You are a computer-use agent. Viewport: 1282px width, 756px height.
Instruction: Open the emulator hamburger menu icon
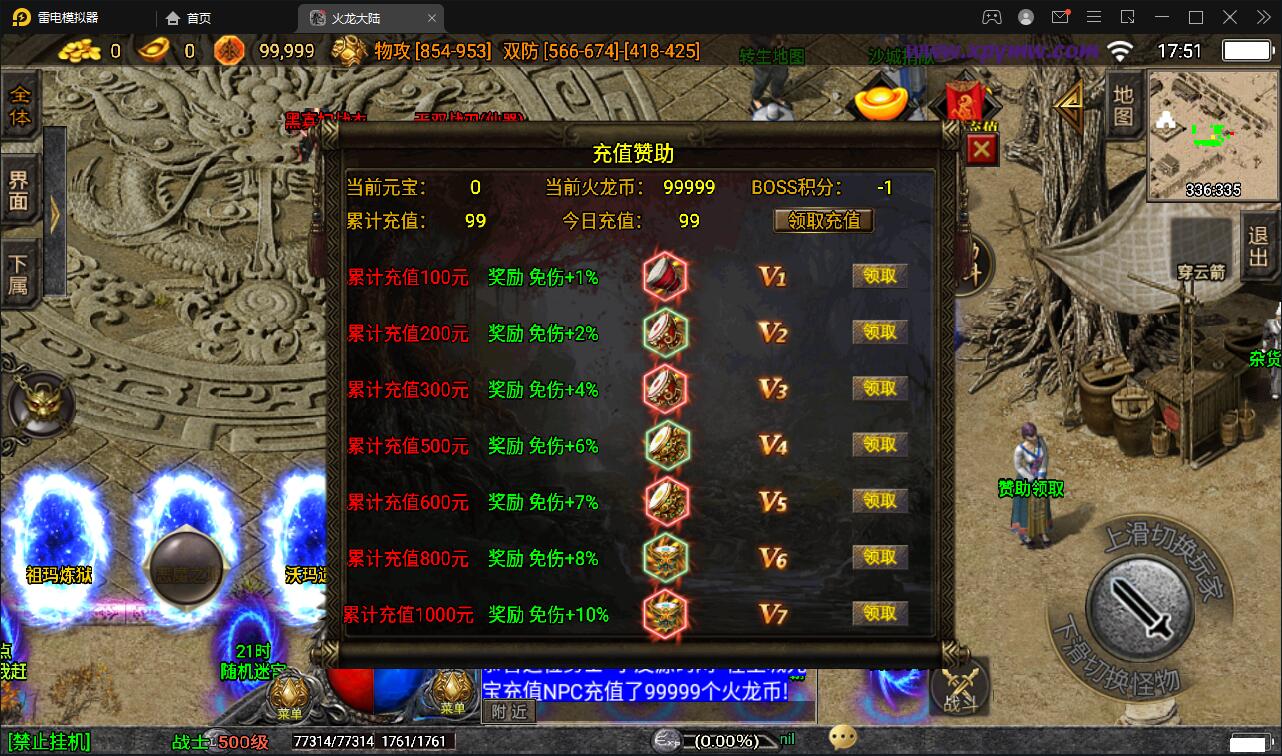click(1094, 17)
